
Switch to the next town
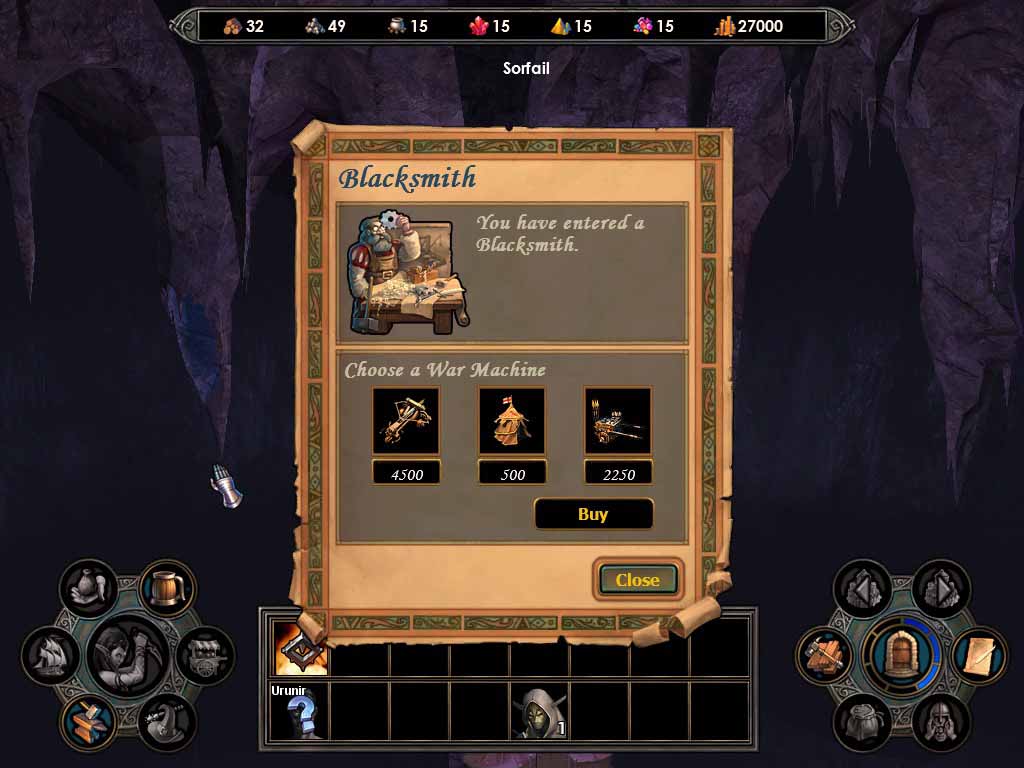pyautogui.click(x=940, y=588)
